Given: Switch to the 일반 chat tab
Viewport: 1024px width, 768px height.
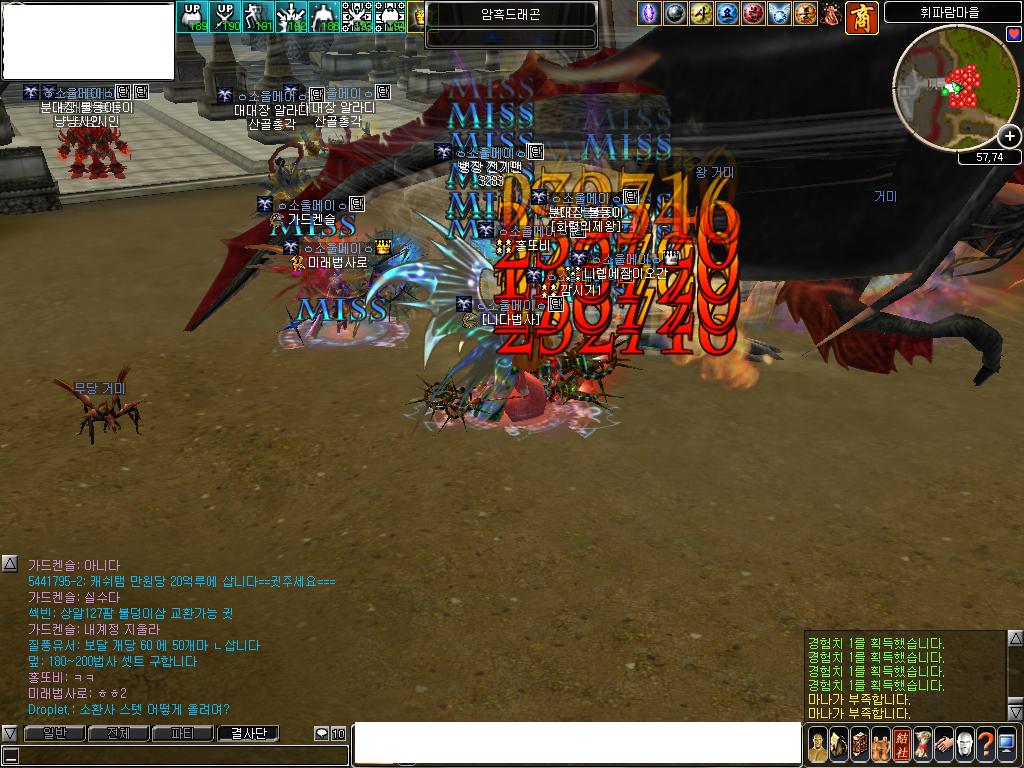Looking at the screenshot, I should coord(54,733).
